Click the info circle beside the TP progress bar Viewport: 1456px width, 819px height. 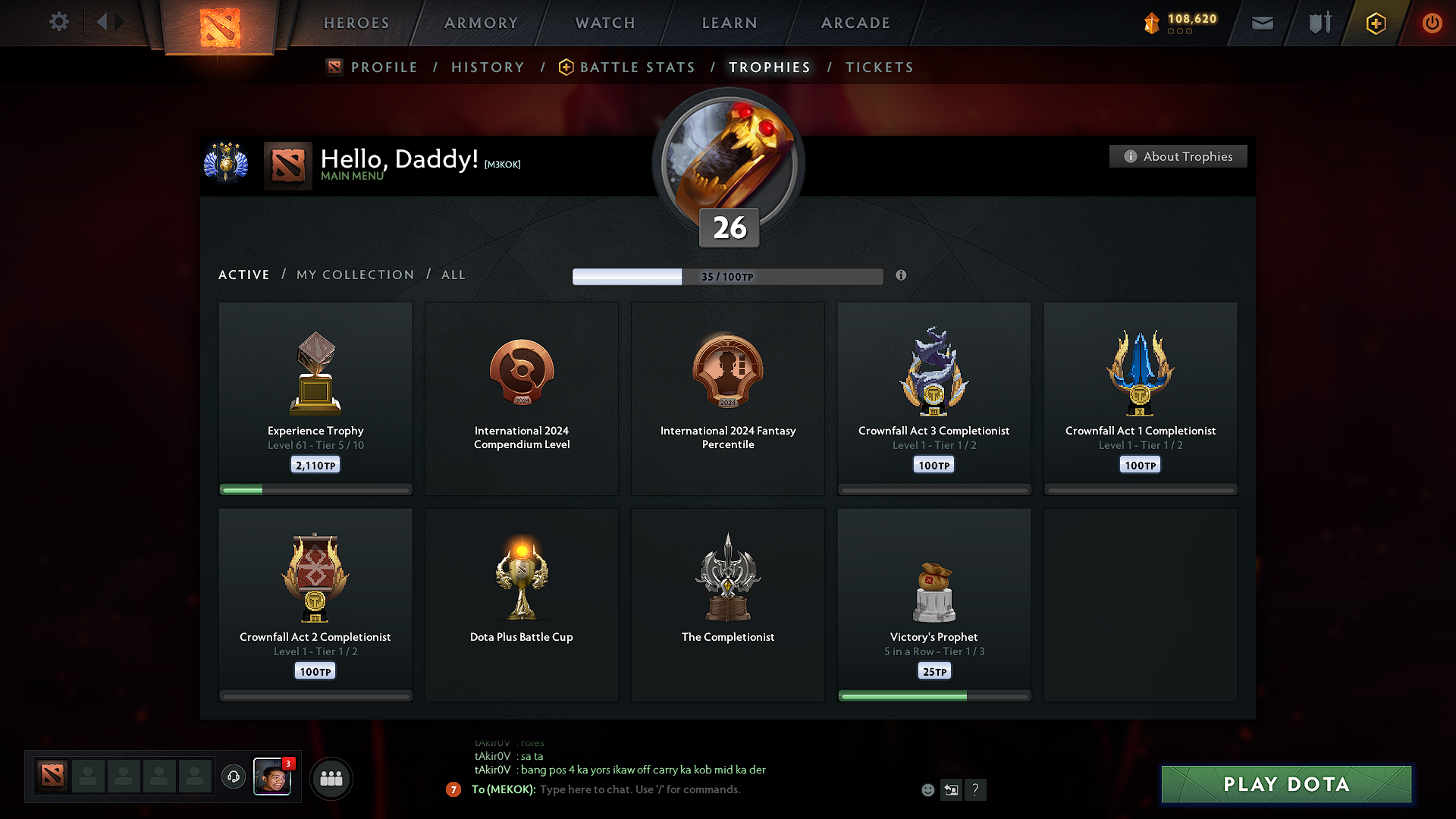coord(902,276)
